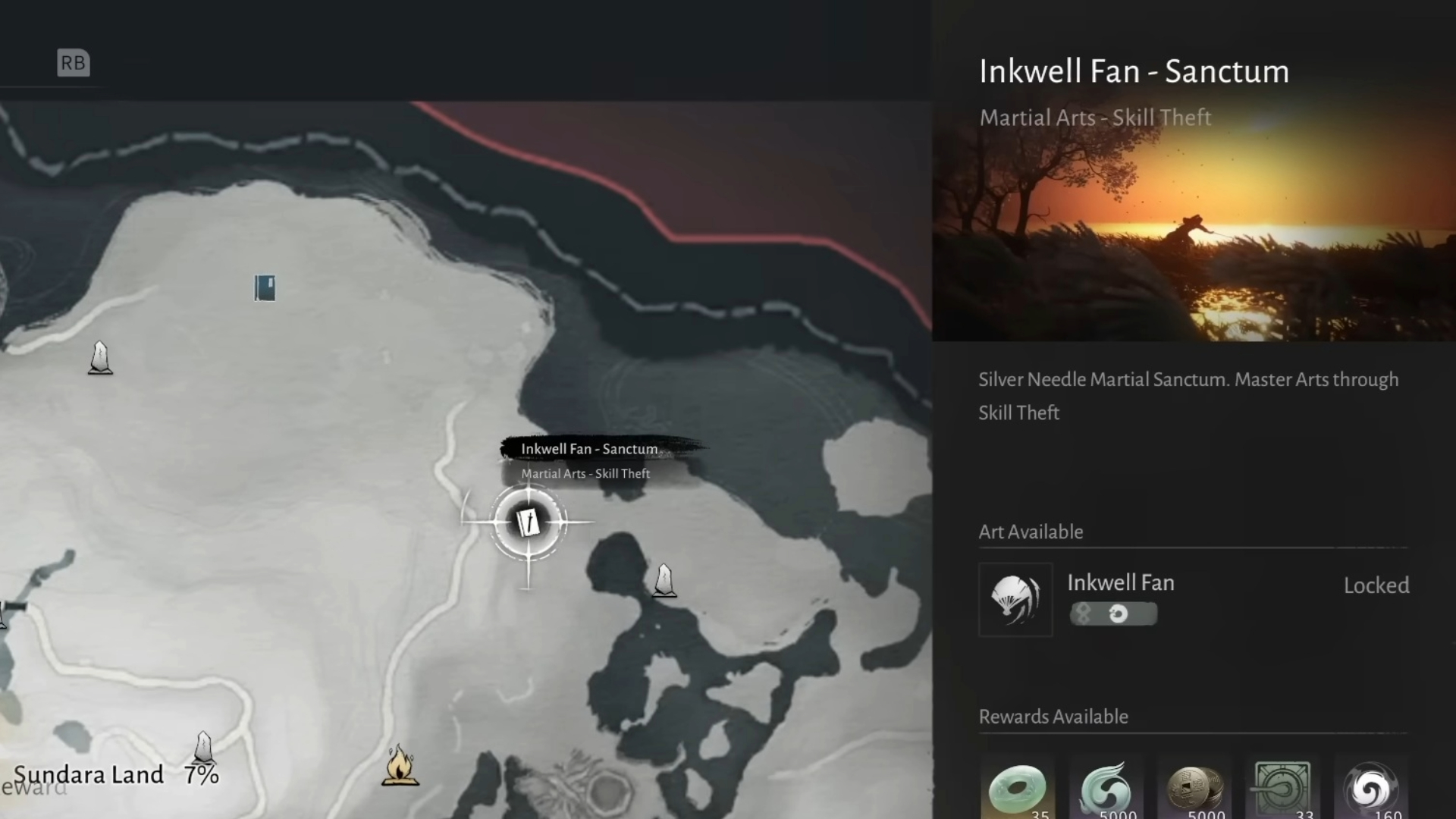Click the blue journal collectible icon on map

pos(265,287)
